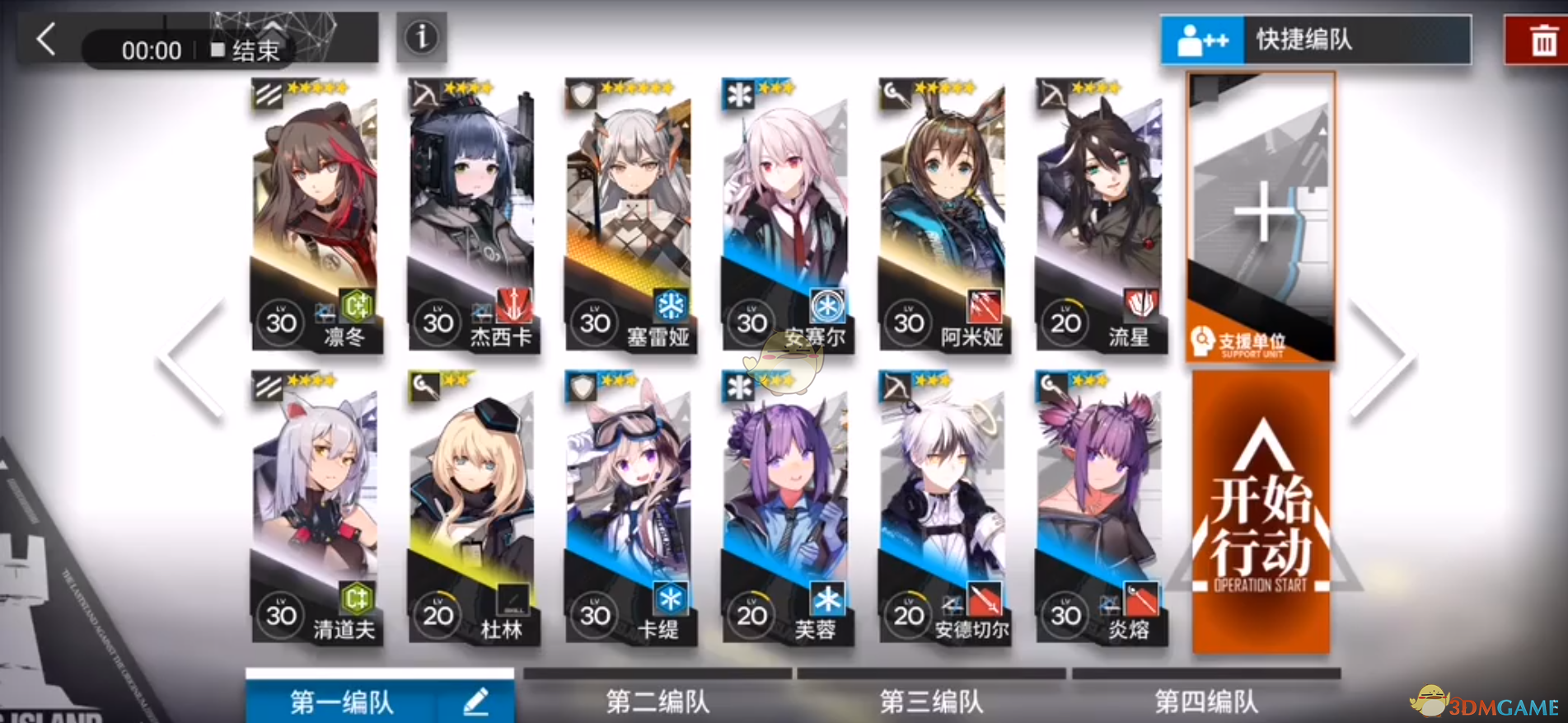The height and width of the screenshot is (723, 1568).
Task: Switch to squad tab 第三编队
Action: tap(931, 701)
